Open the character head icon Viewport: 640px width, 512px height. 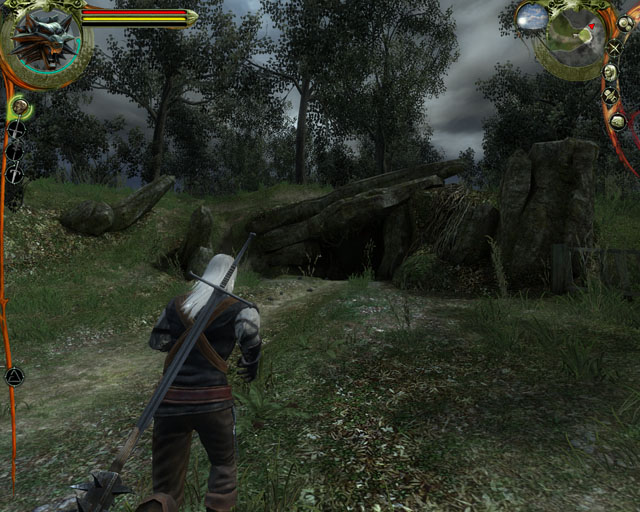point(609,71)
